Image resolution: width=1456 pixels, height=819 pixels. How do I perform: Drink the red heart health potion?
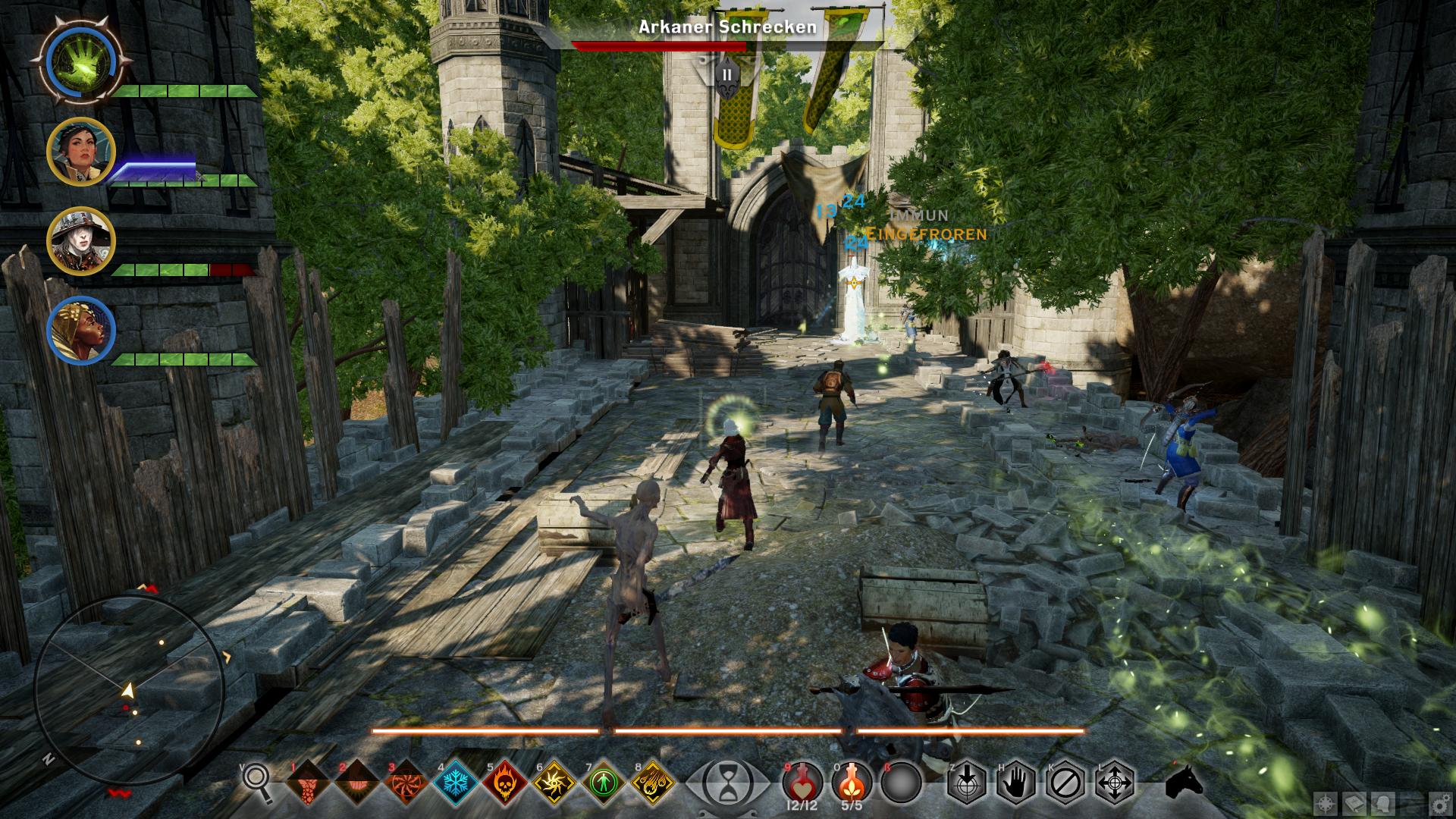(x=802, y=781)
